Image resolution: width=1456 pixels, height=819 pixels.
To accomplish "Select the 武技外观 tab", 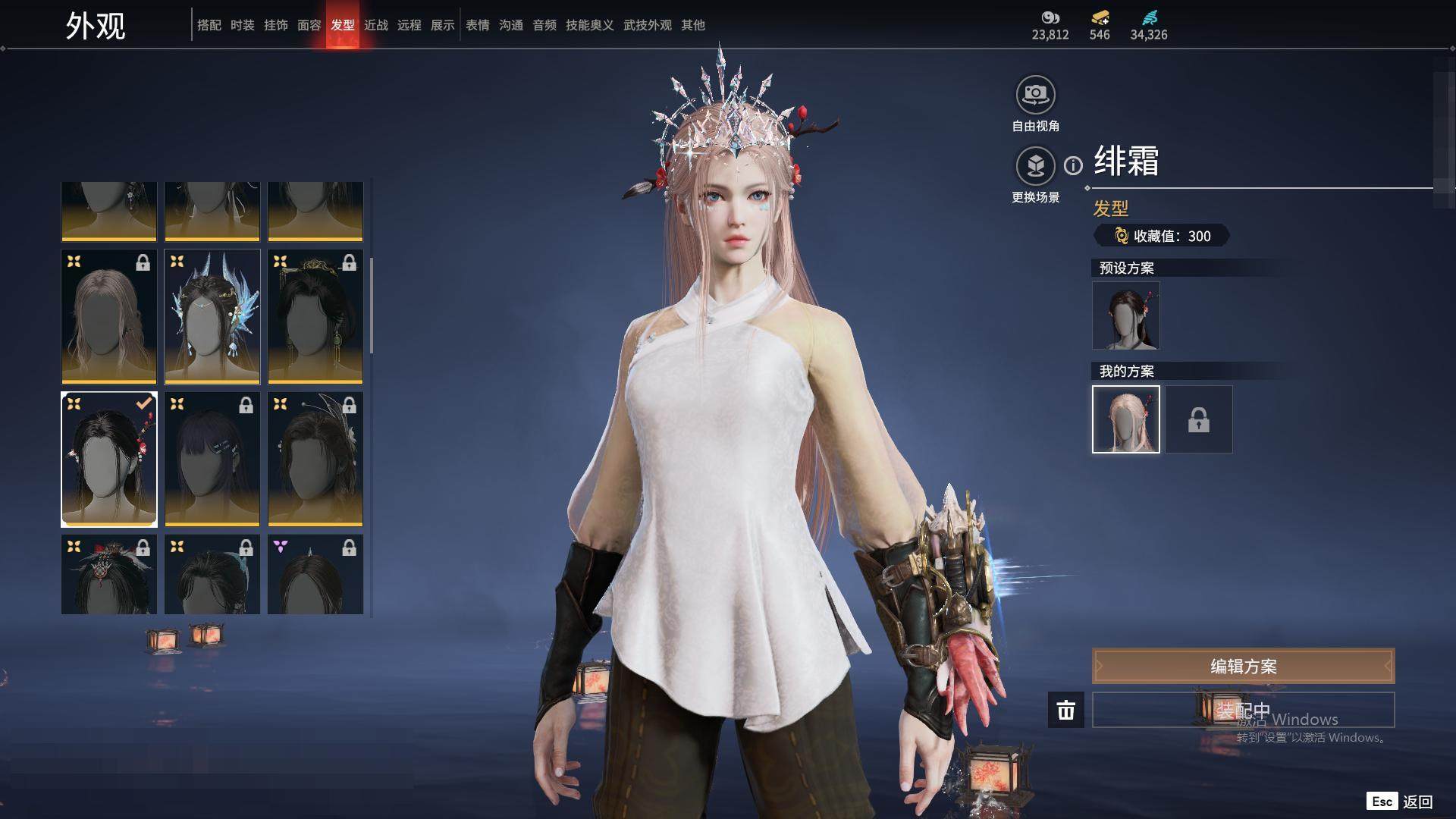I will (648, 25).
